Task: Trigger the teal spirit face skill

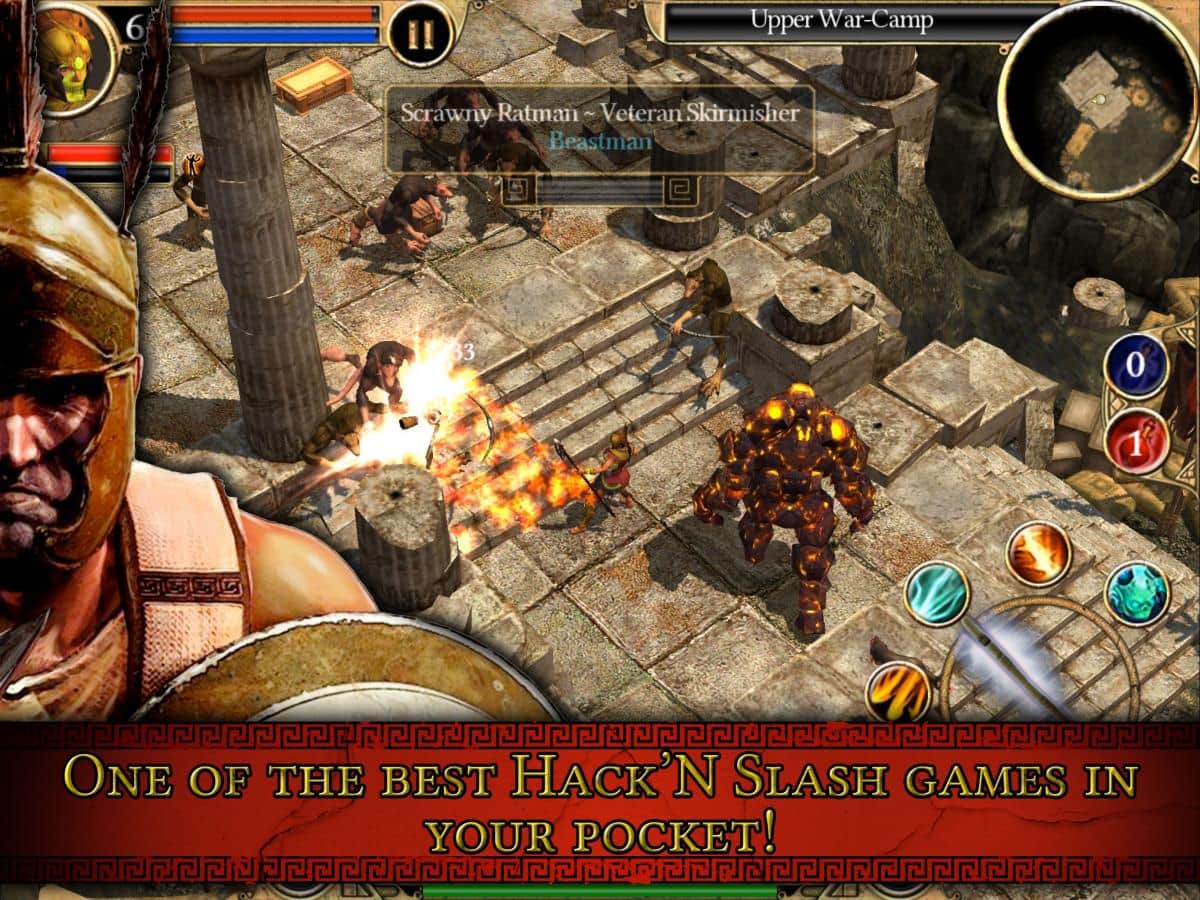Action: coord(1137,594)
